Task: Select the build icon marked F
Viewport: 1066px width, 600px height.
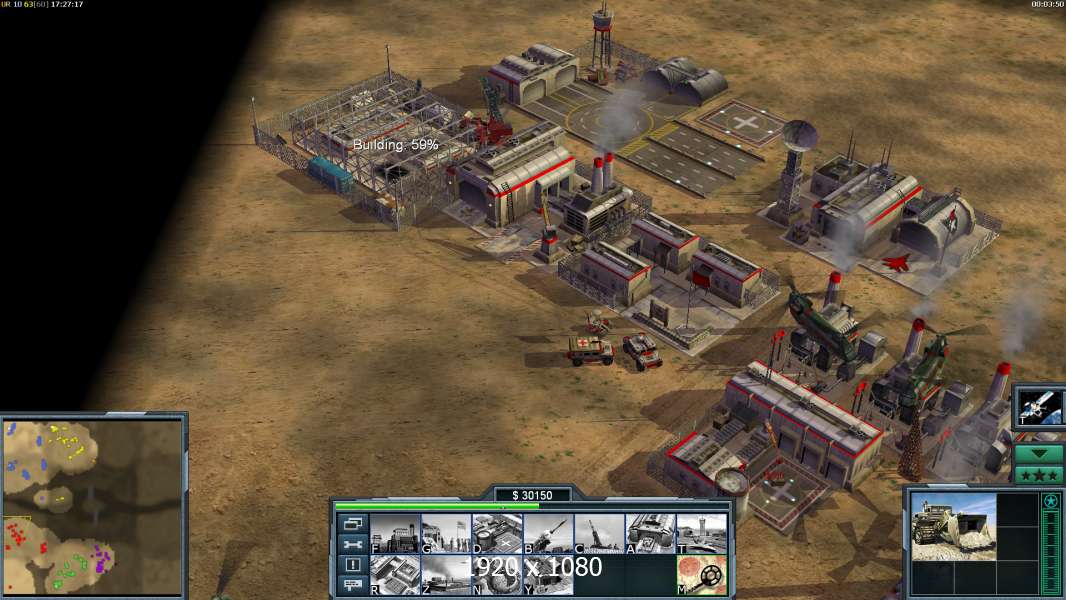Action: point(395,534)
